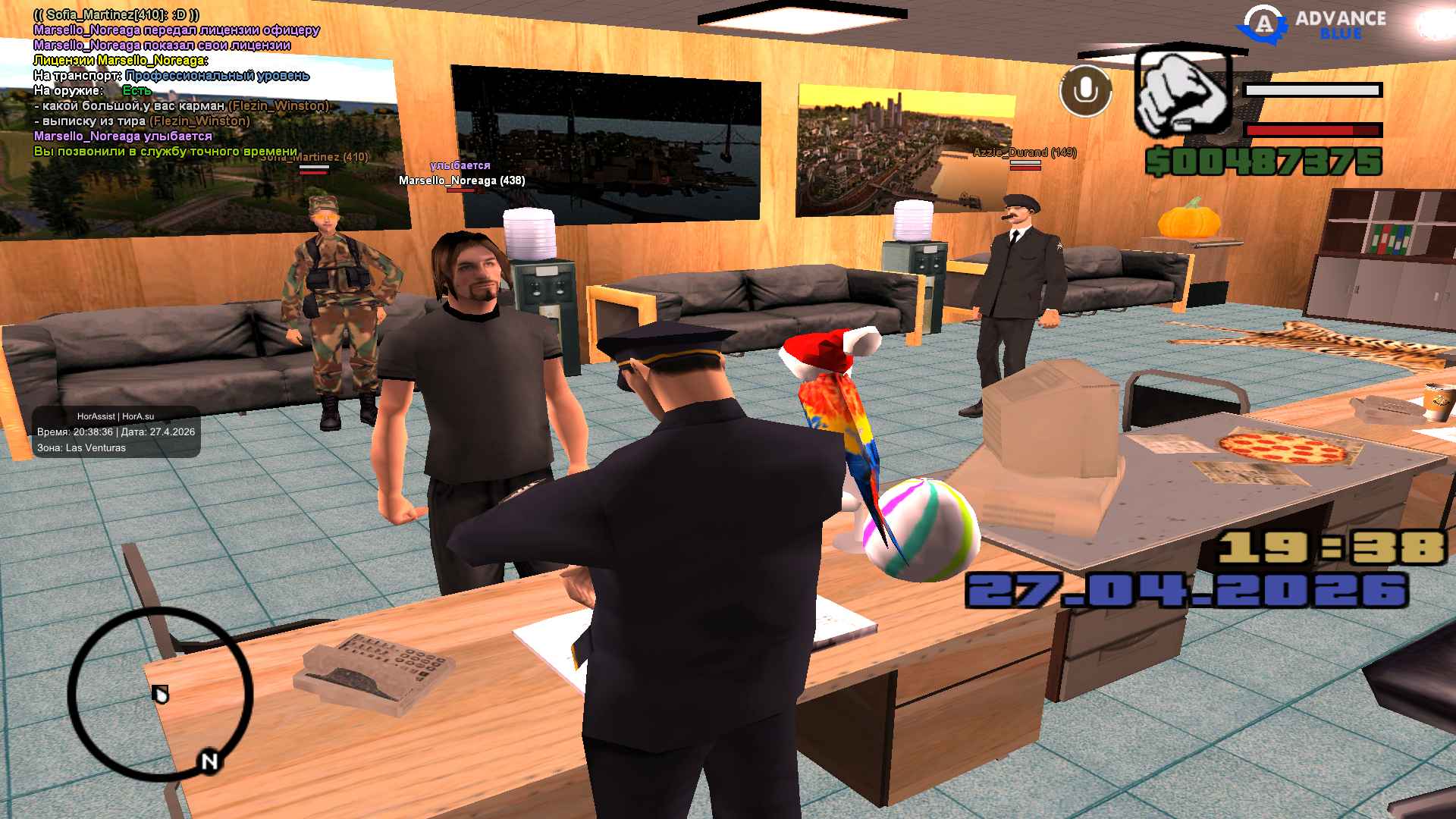This screenshot has width=1456, height=819.
Task: Select the Advance Blue server logo
Action: (x=1312, y=24)
